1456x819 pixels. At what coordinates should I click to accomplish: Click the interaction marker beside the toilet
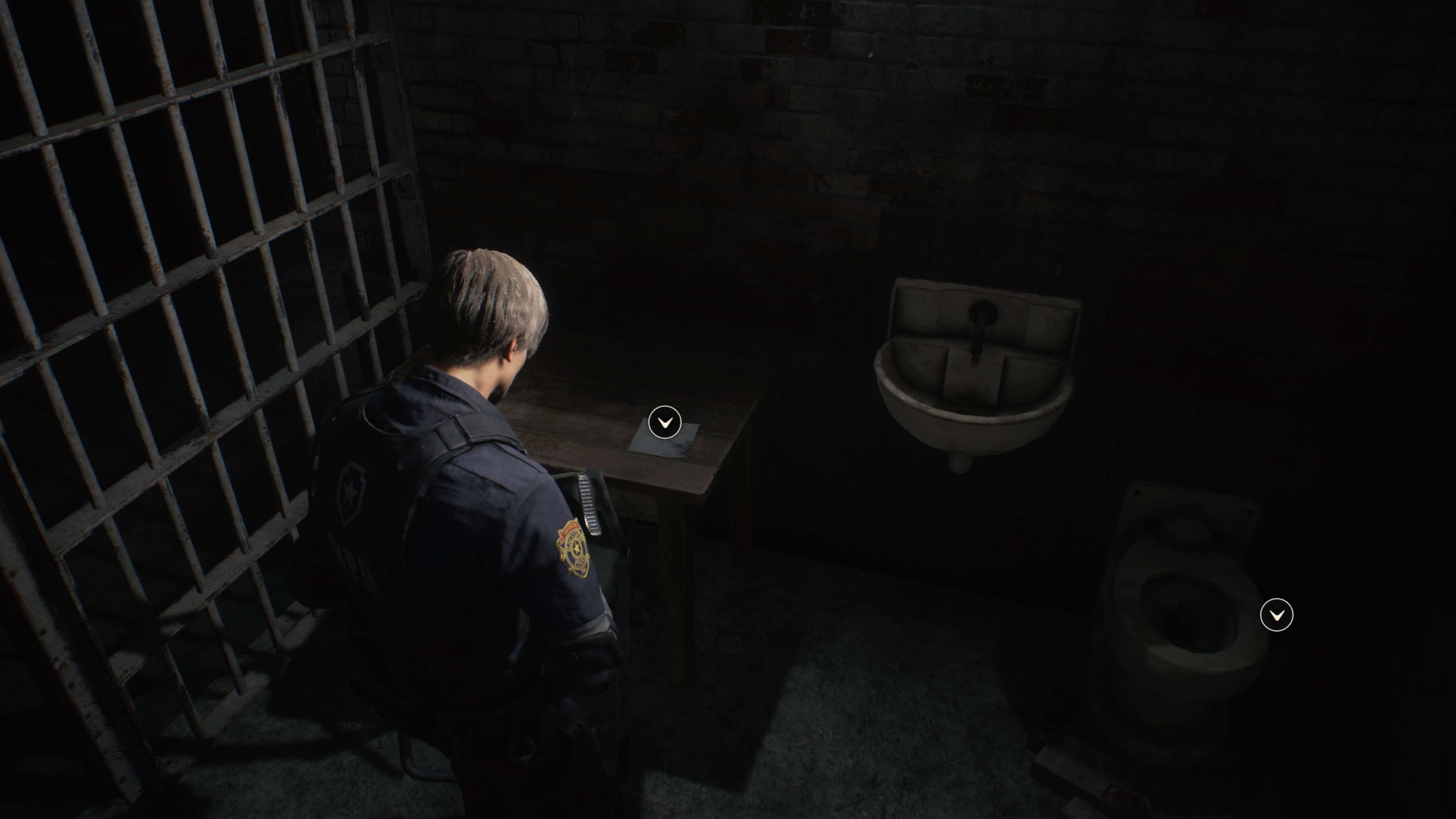point(1276,614)
